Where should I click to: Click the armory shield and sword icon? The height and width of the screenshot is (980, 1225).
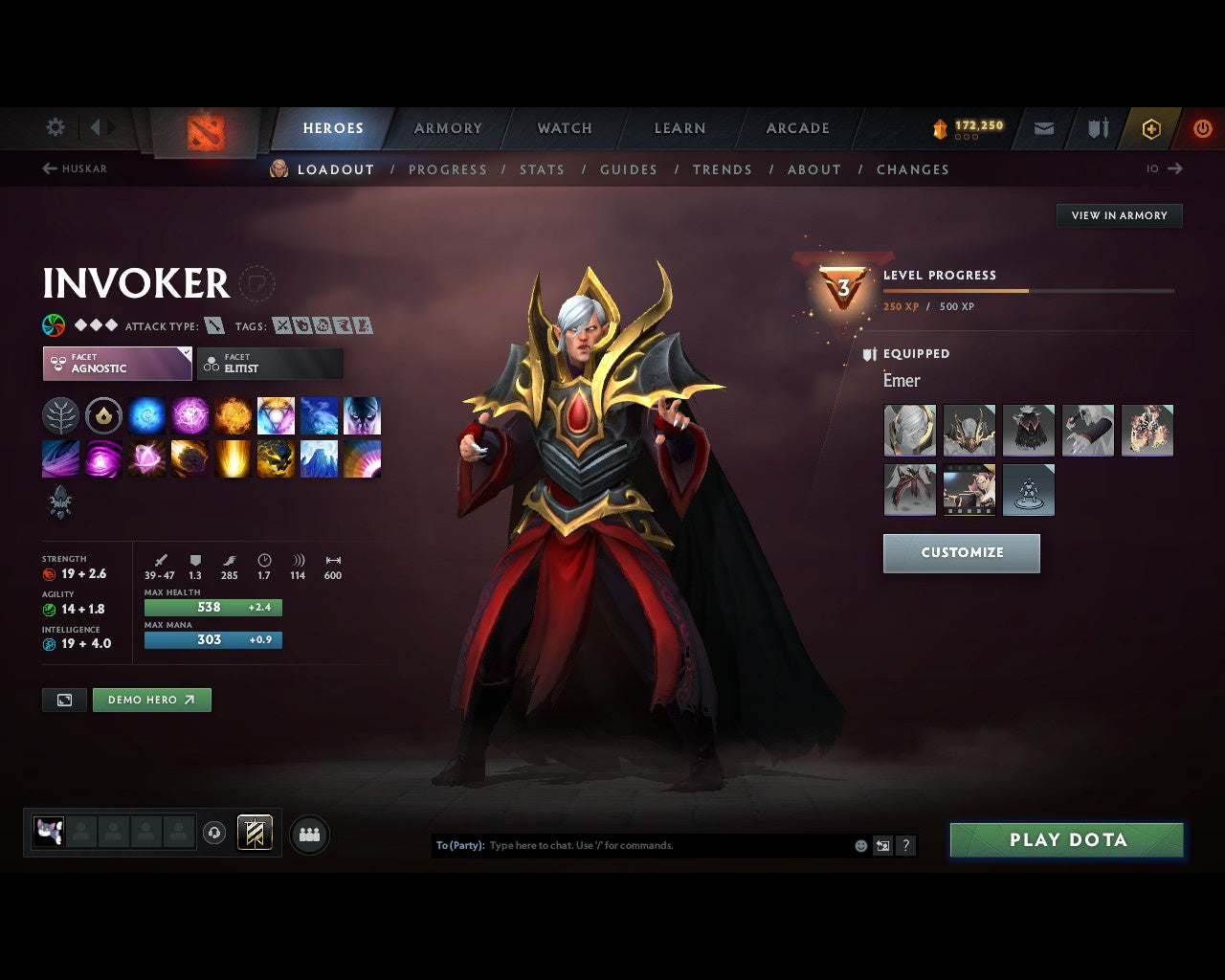pyautogui.click(x=1097, y=128)
